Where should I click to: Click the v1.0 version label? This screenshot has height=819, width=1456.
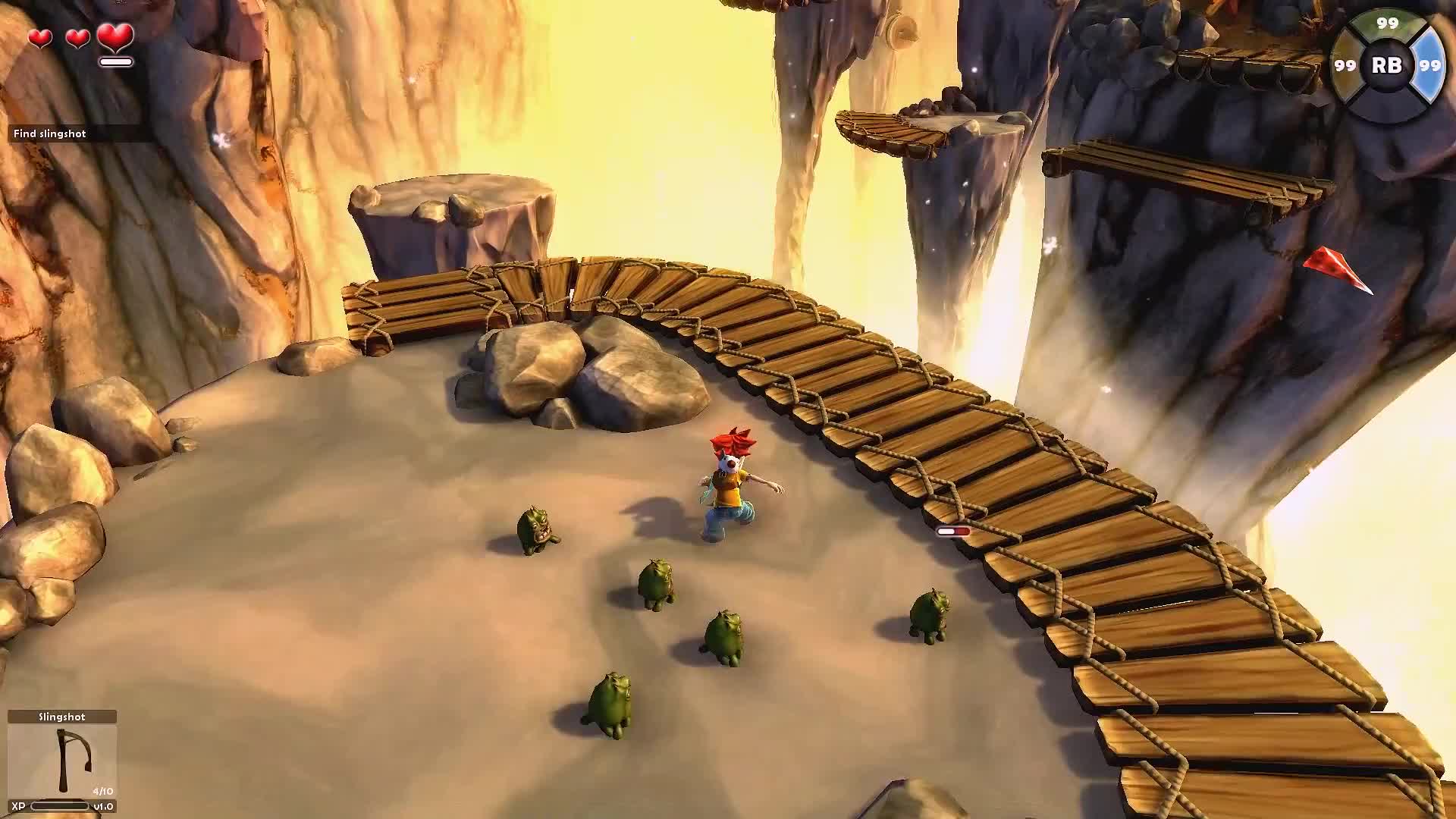103,806
